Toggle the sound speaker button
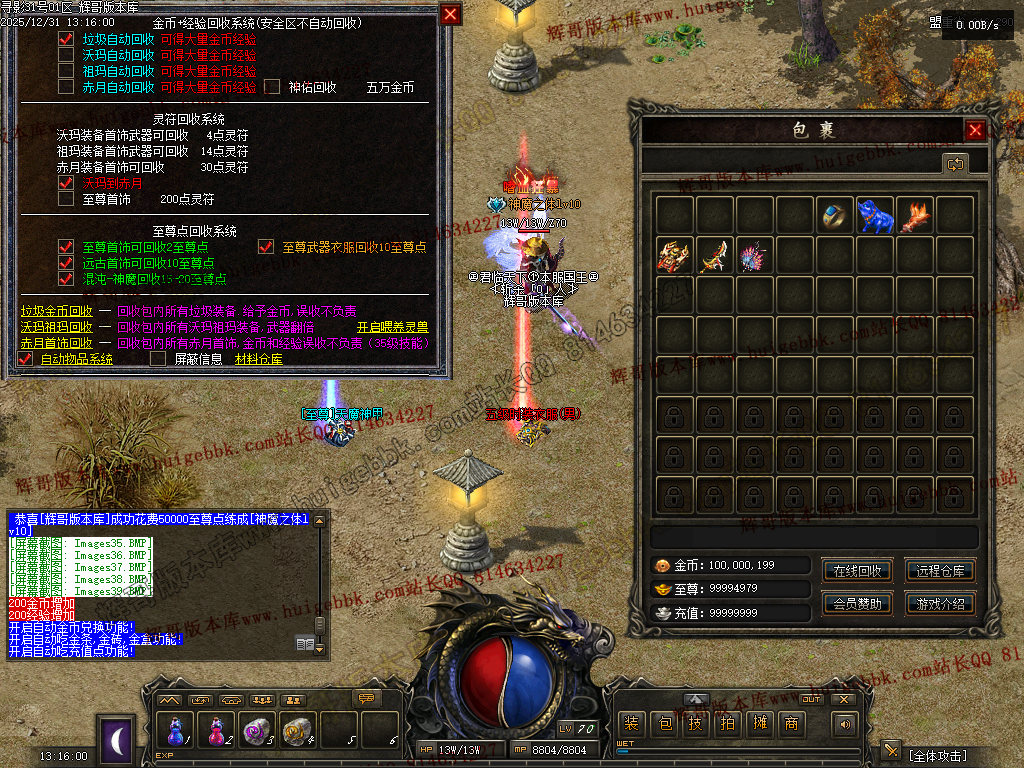The image size is (1024, 768). point(845,724)
